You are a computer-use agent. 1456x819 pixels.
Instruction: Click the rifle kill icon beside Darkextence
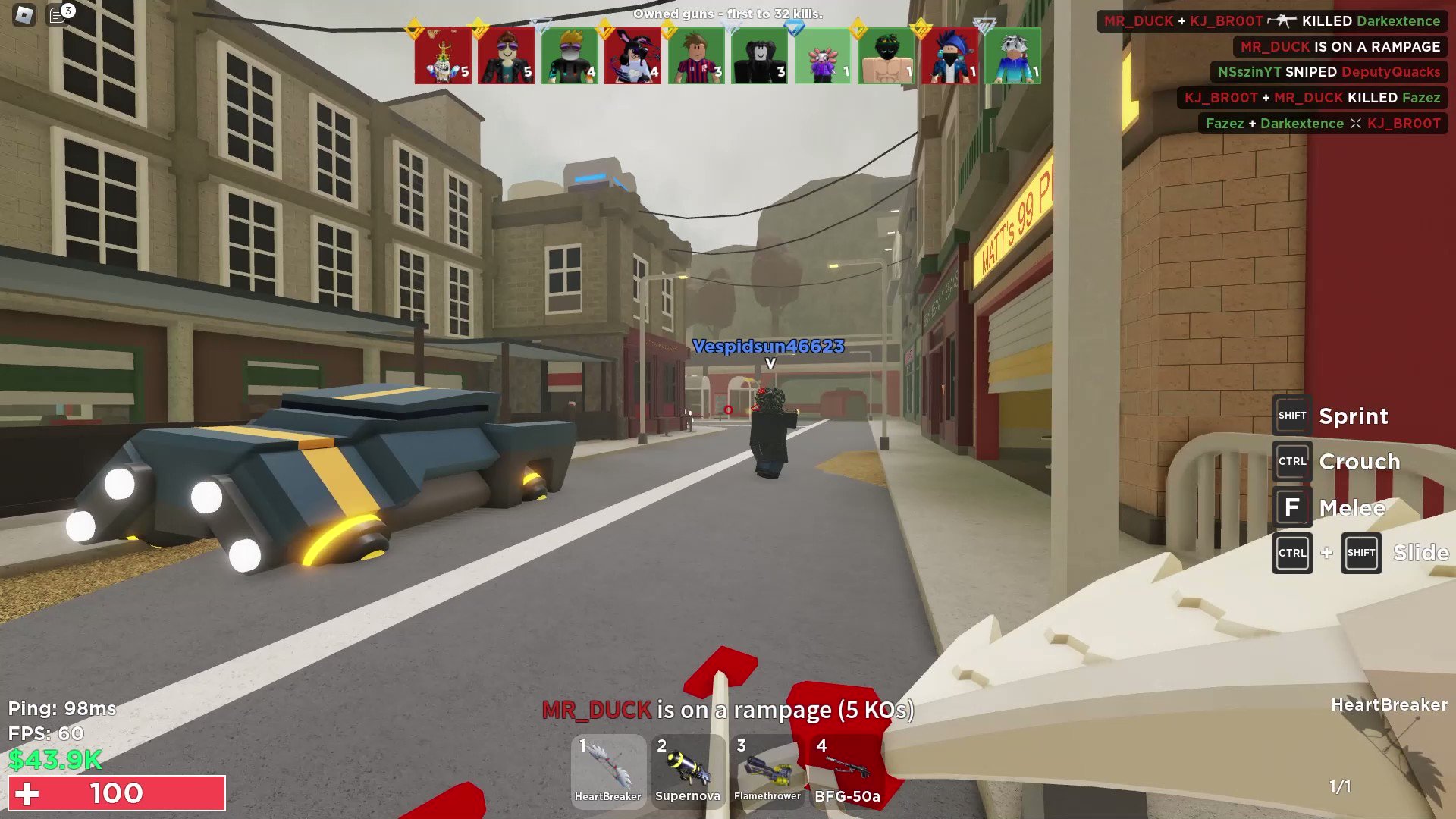[x=1282, y=21]
